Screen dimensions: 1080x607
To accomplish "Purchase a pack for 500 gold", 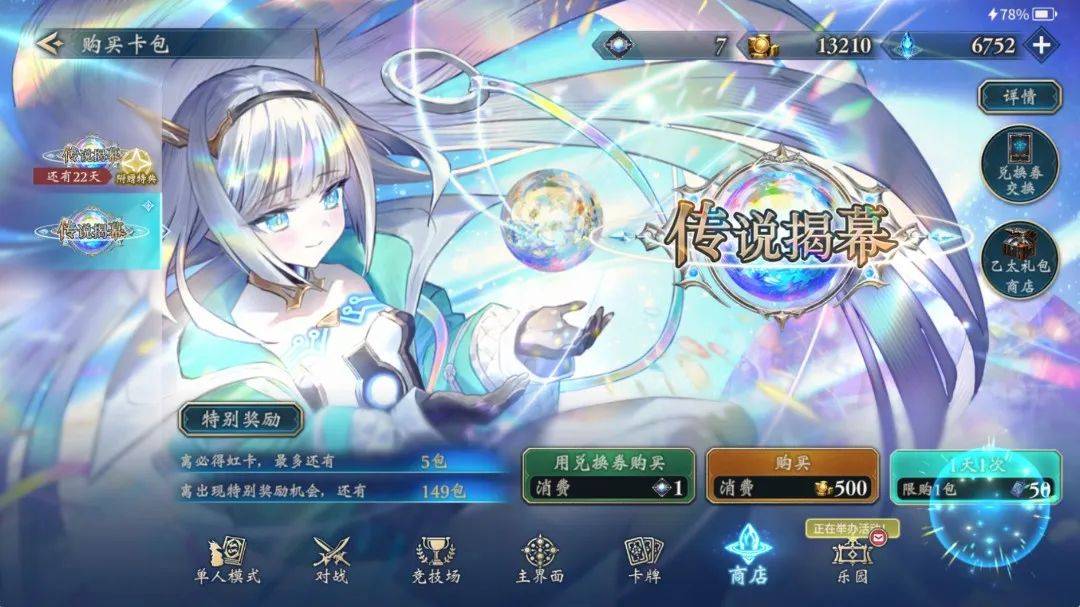I will click(x=792, y=475).
